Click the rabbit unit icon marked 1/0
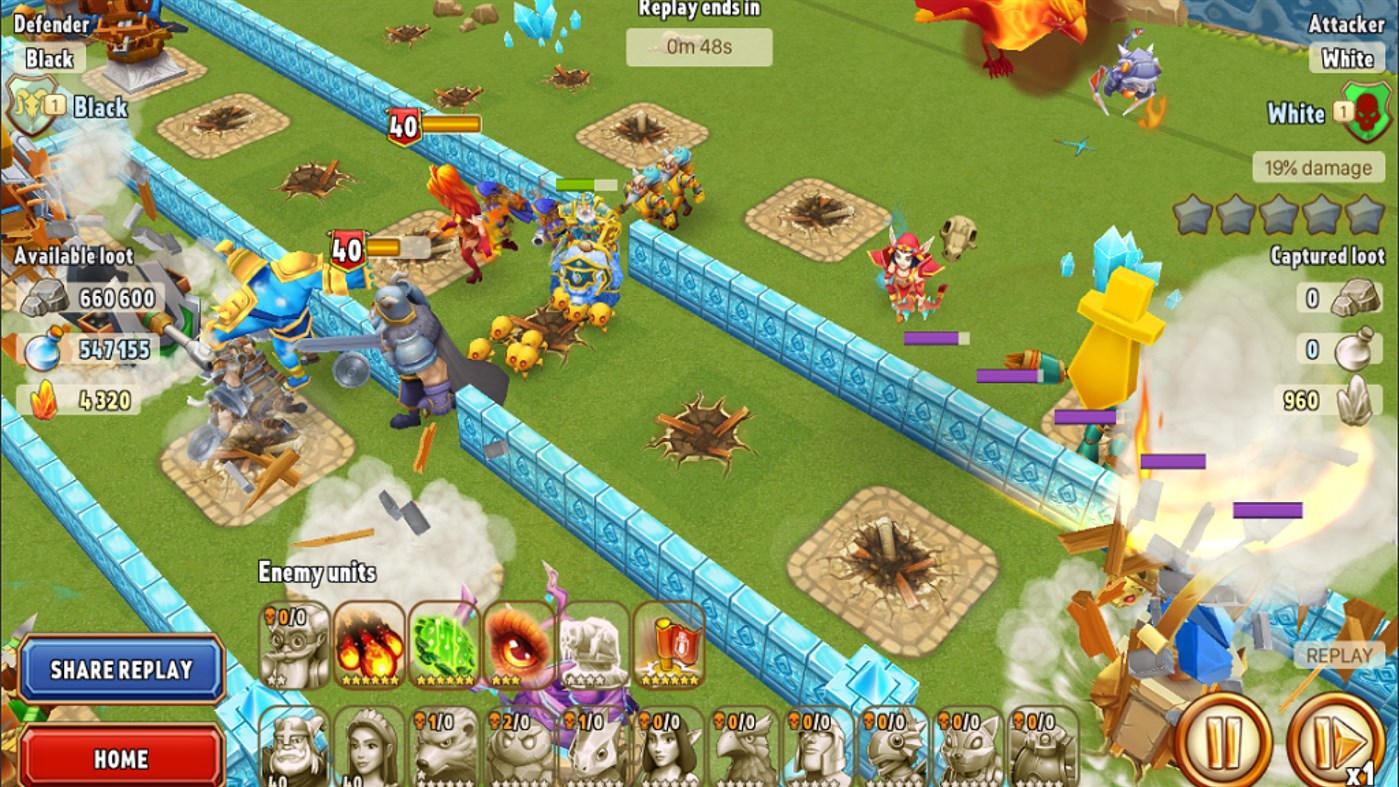Viewport: 1399px width, 787px height. click(594, 745)
